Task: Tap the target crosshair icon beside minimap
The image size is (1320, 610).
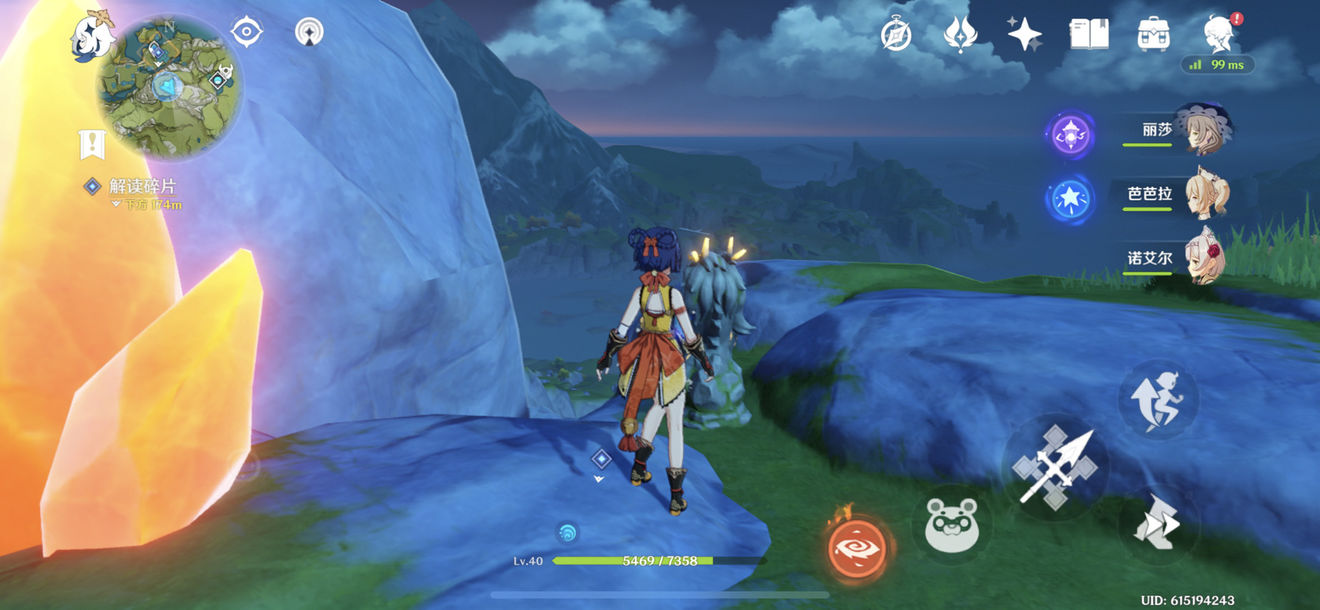Action: click(x=245, y=32)
